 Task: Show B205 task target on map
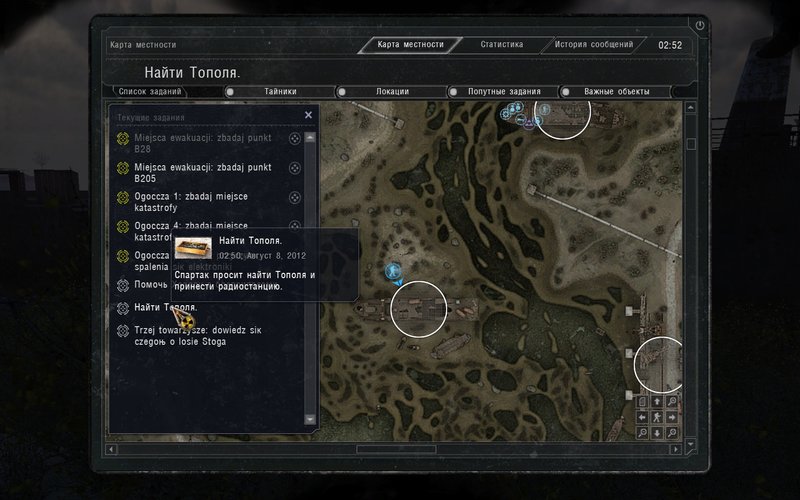pyautogui.click(x=295, y=168)
